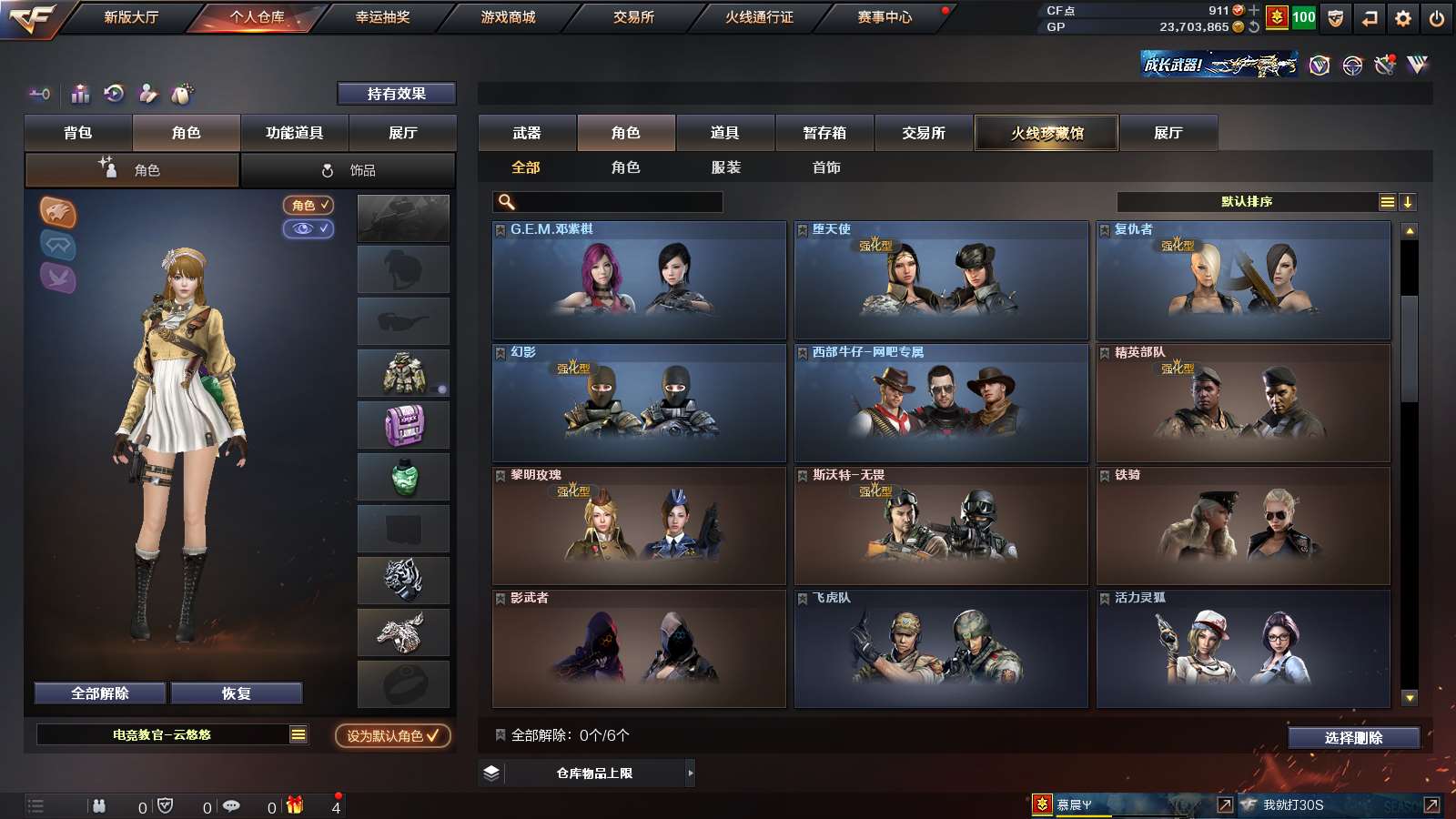Go to 幸运抽奖 lucky draw
Image resolution: width=1456 pixels, height=819 pixels.
pyautogui.click(x=382, y=17)
